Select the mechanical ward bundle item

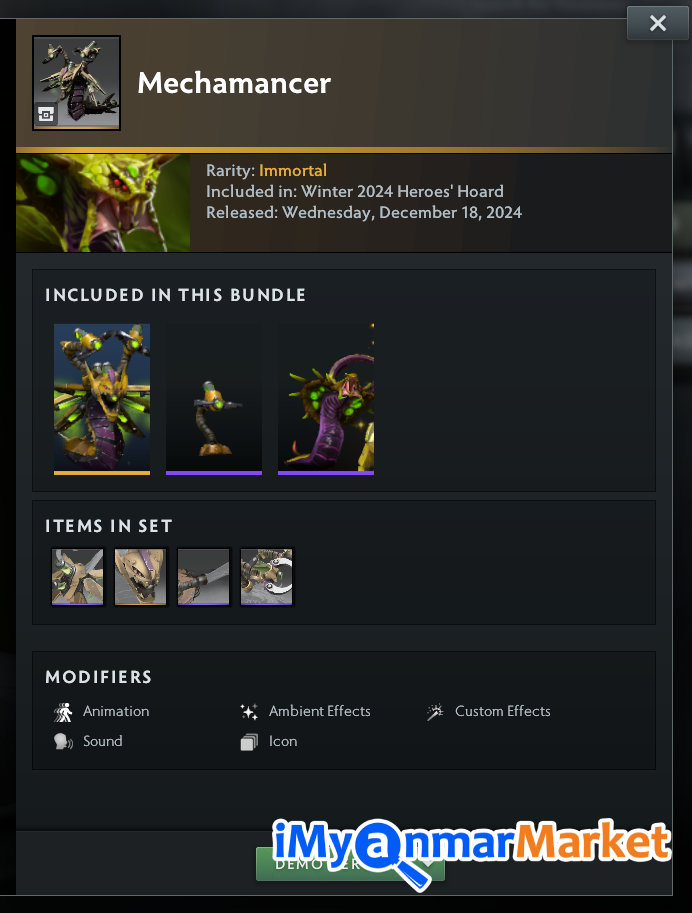[x=214, y=398]
